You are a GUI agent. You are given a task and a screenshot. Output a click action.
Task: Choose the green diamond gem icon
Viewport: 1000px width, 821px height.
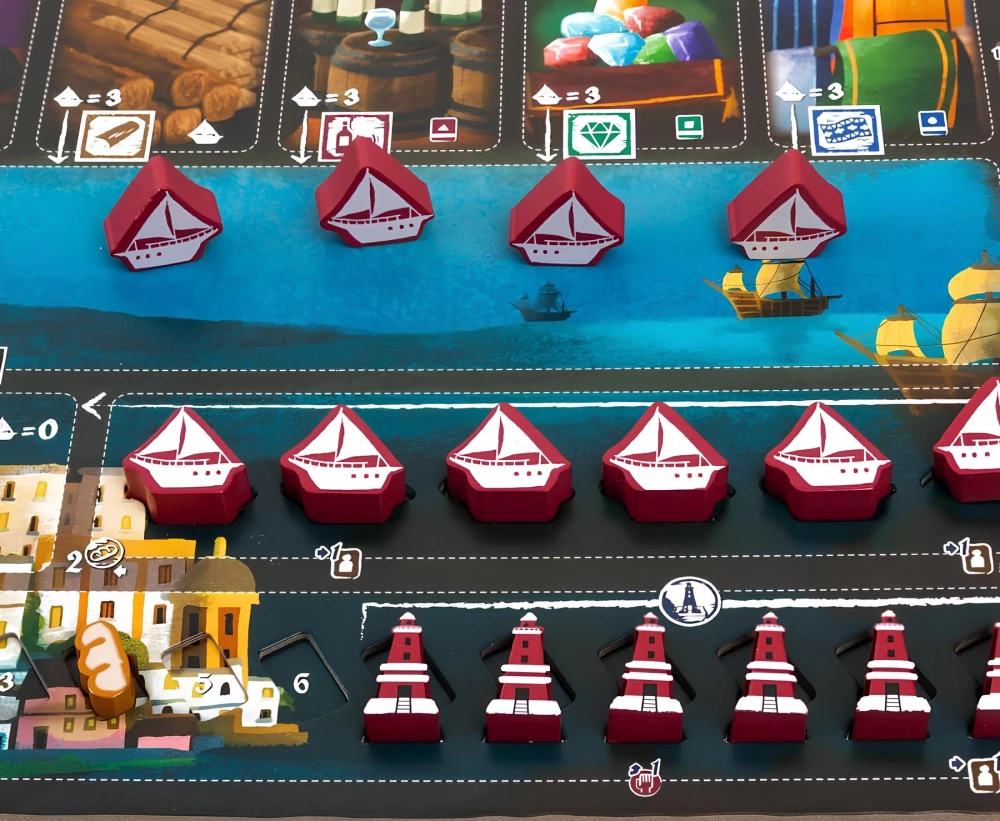click(x=599, y=132)
